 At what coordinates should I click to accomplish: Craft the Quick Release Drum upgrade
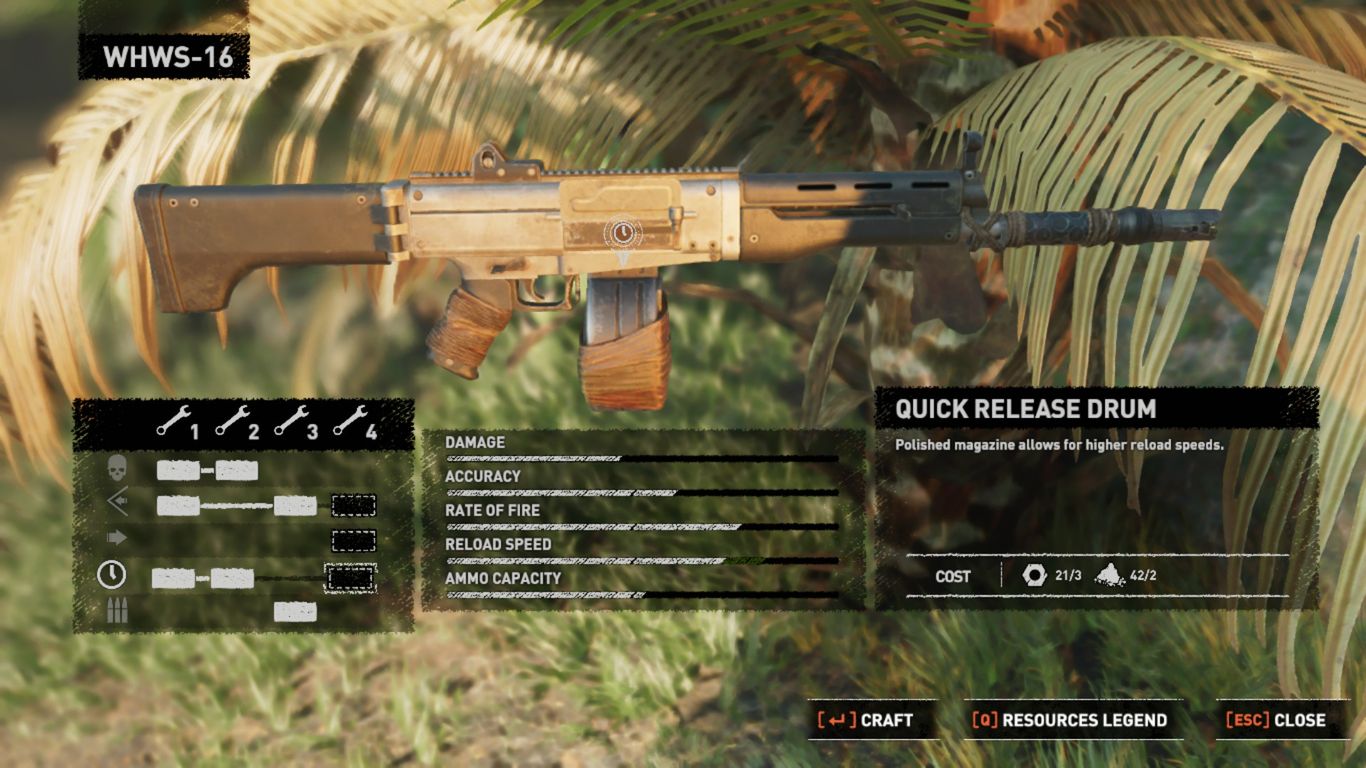coord(866,720)
